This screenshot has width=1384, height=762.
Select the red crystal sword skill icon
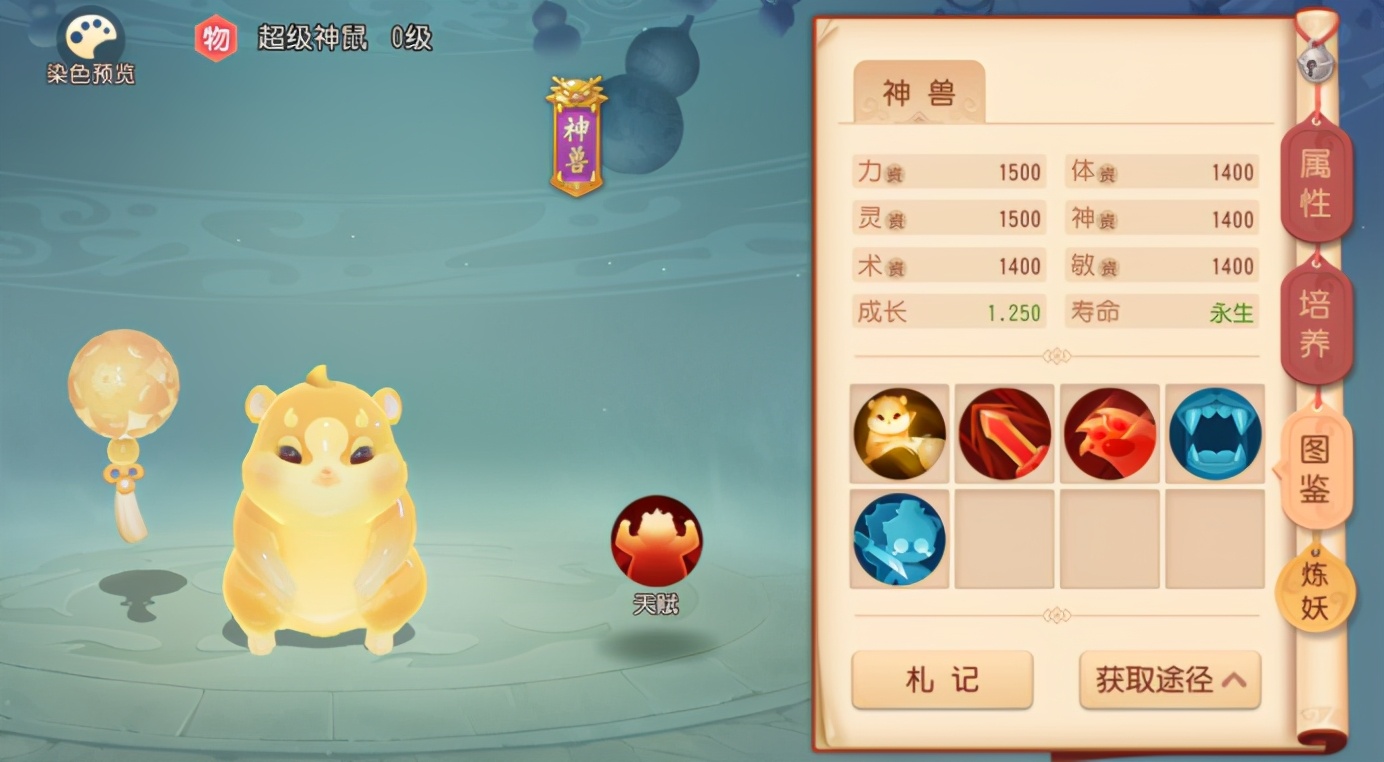click(x=1004, y=433)
